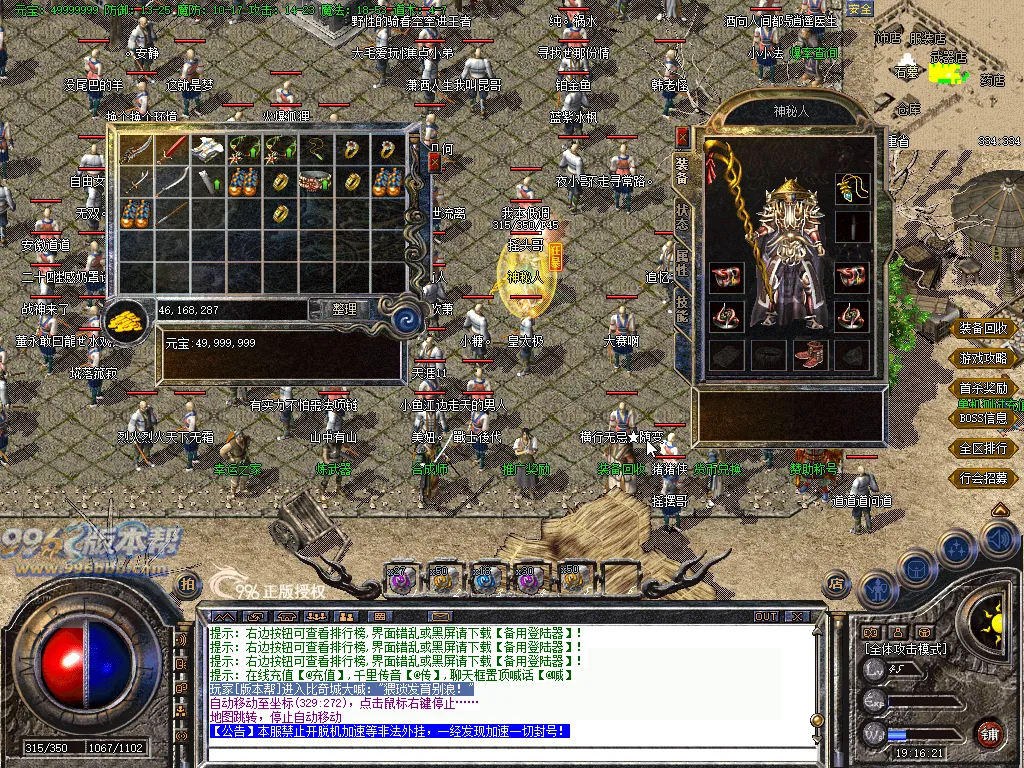Image resolution: width=1024 pixels, height=768 pixels.
Task: Show BOSS信息 boss information
Action: click(984, 418)
